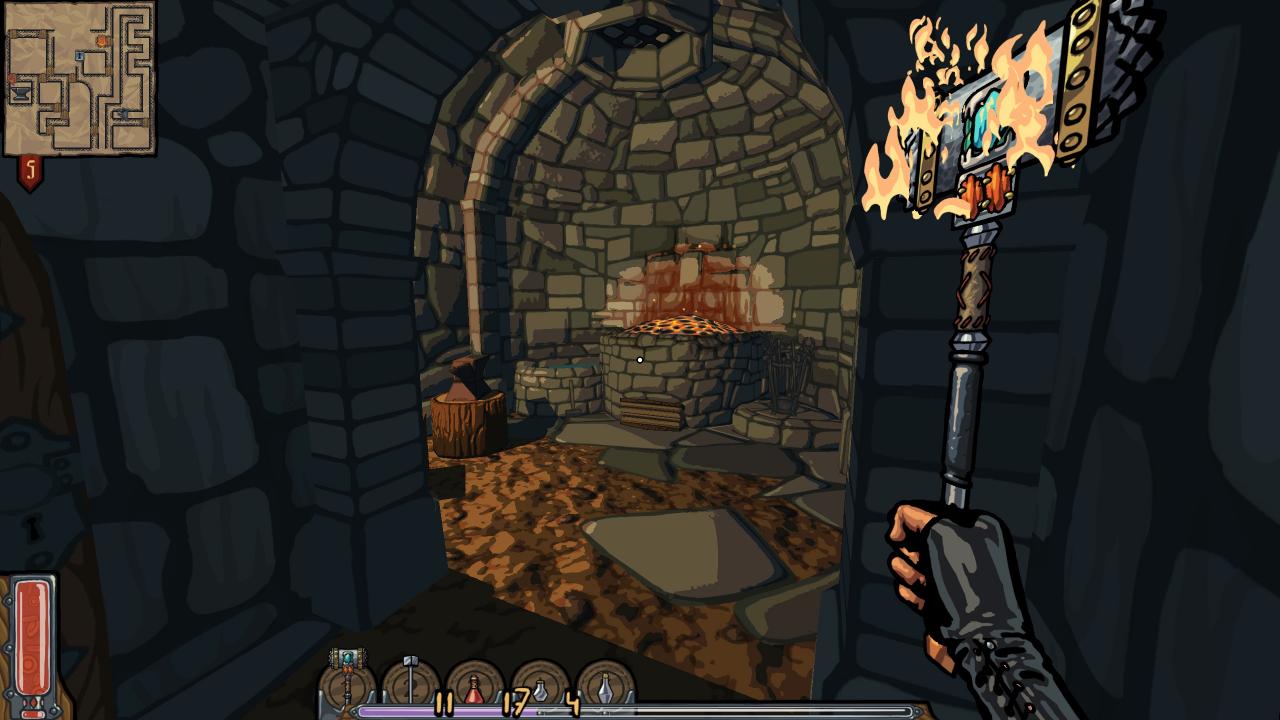The width and height of the screenshot is (1280, 720).
Task: Click the anvil marker on the minimap
Action: 21,93
